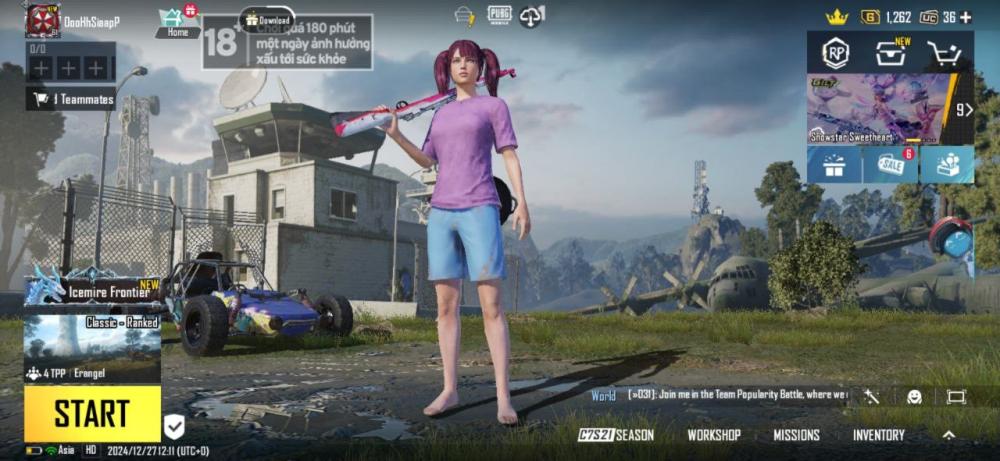Start the match with the yellow START button
Viewport: 1000px width, 461px height.
pyautogui.click(x=92, y=413)
